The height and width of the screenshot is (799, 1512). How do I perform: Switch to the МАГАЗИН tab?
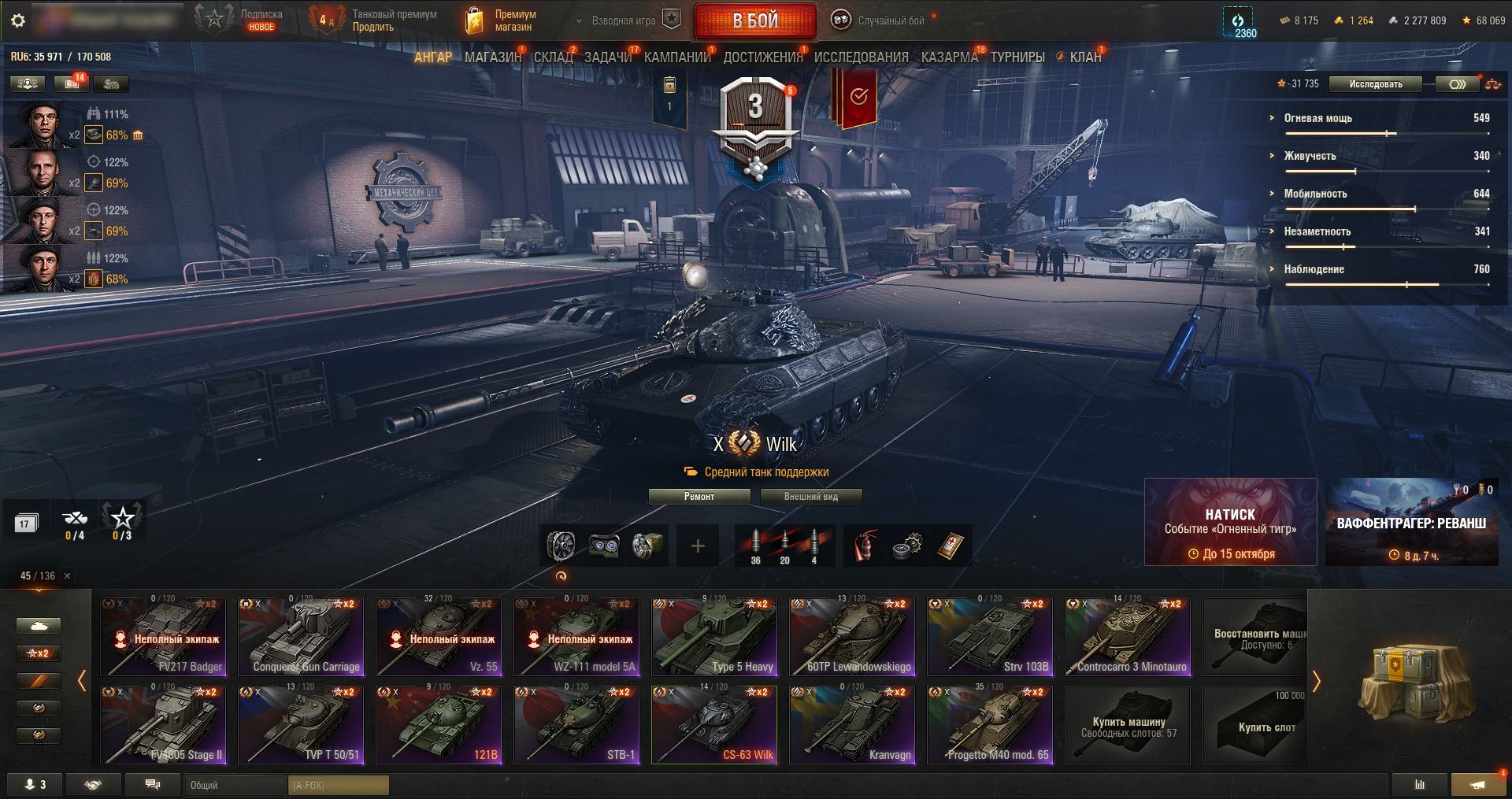[492, 57]
